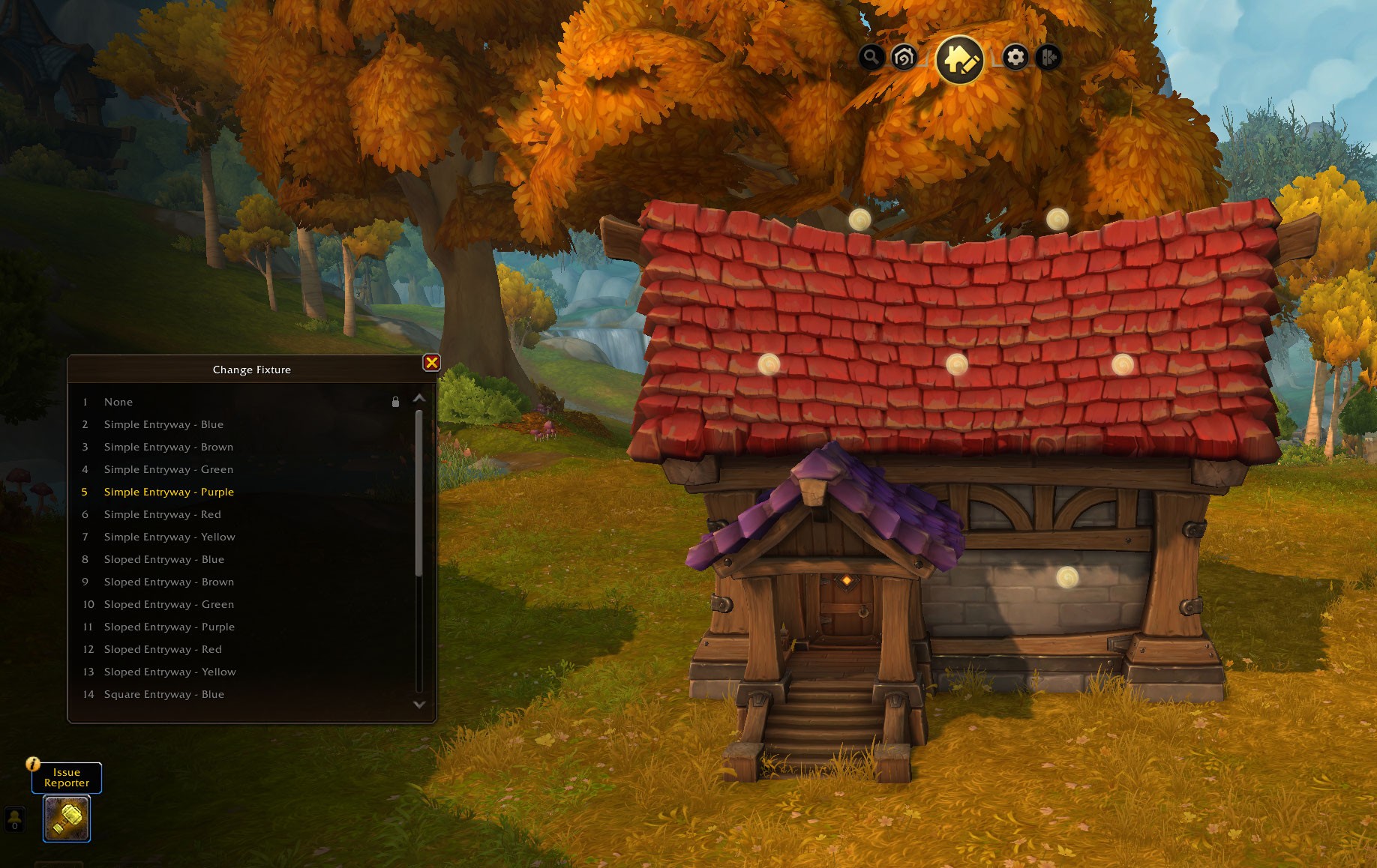
Task: Open the magnifying glass search tool
Action: tap(871, 57)
